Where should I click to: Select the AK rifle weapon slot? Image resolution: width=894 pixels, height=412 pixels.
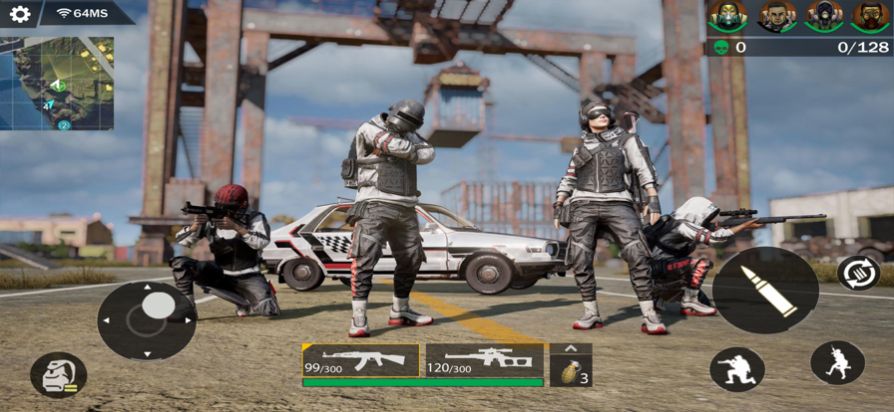pos(361,360)
